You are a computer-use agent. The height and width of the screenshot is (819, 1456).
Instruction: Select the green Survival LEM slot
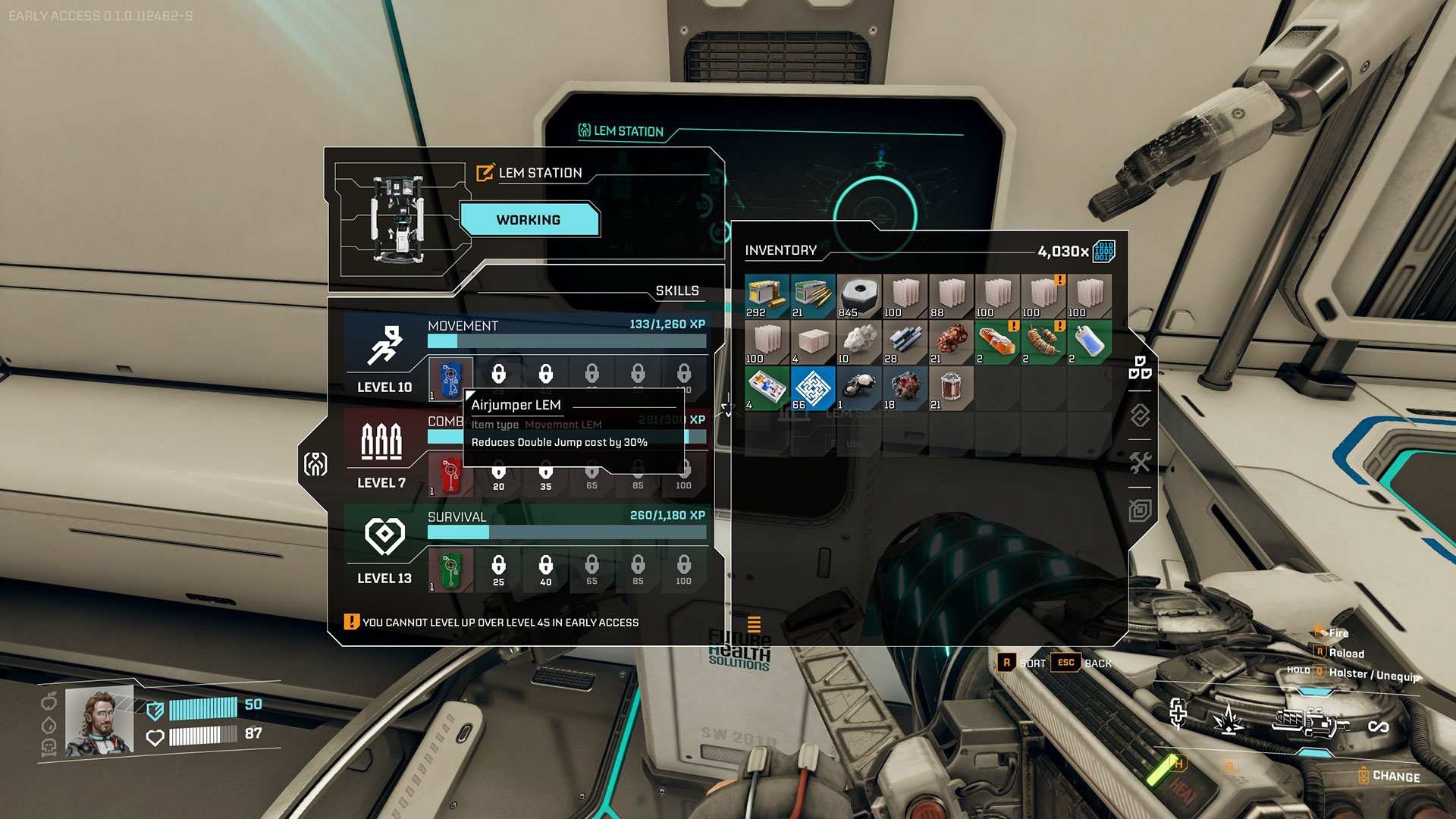coord(450,570)
